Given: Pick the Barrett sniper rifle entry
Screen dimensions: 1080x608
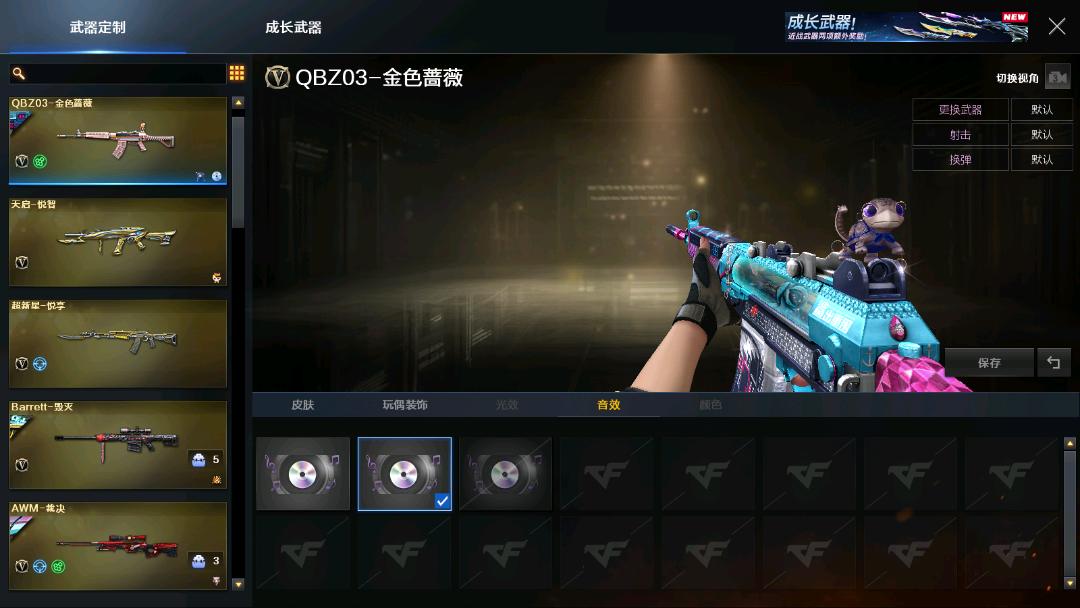Looking at the screenshot, I should pyautogui.click(x=118, y=445).
